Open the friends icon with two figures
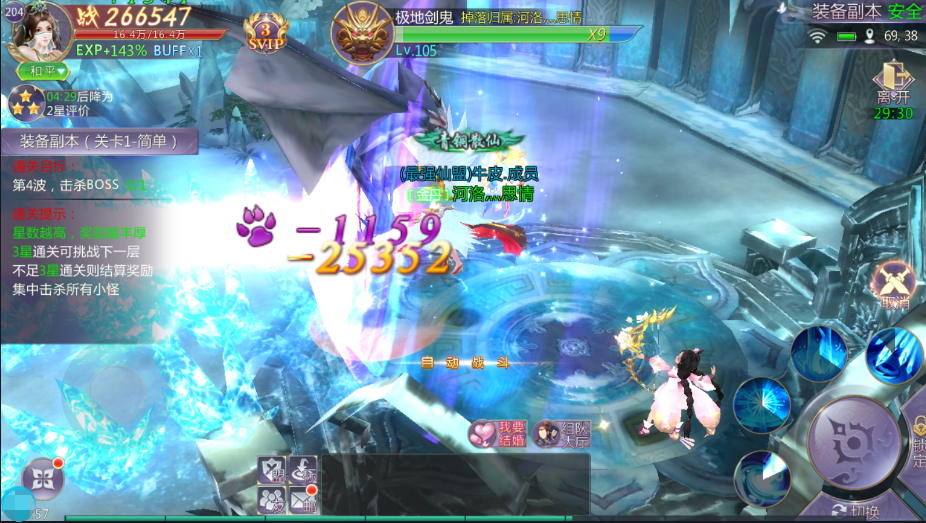The height and width of the screenshot is (523, 926). [x=272, y=498]
